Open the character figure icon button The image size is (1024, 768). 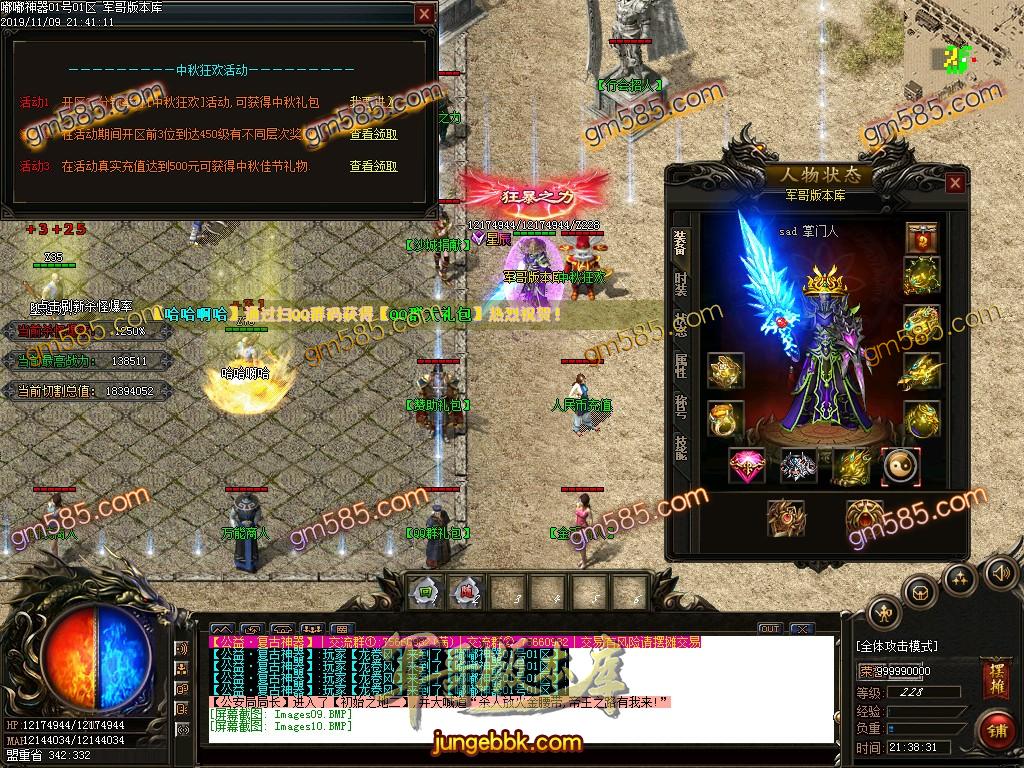coord(884,611)
